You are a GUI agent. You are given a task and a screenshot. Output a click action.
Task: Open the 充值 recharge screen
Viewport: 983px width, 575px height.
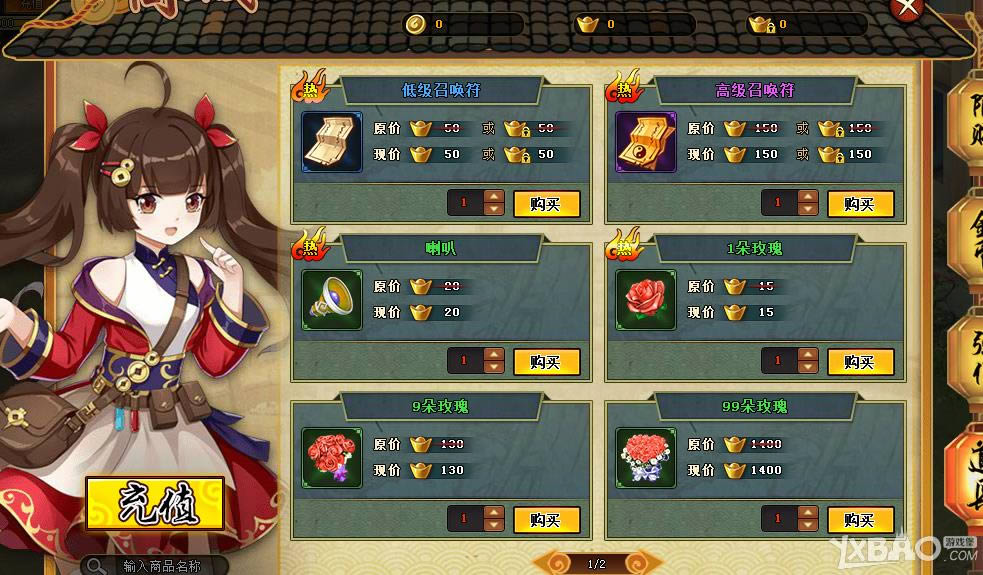[154, 505]
